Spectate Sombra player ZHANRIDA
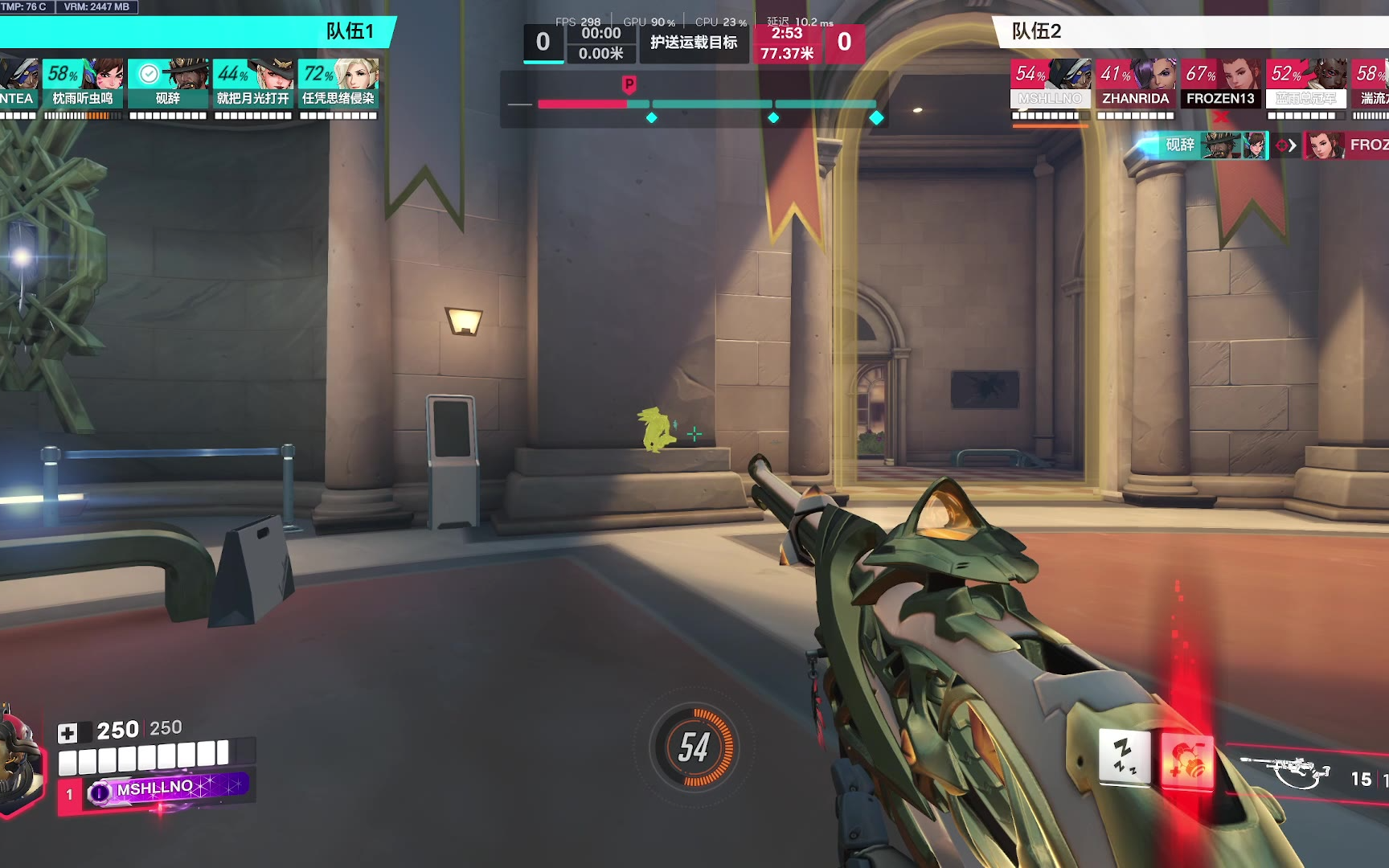The height and width of the screenshot is (868, 1389). click(x=1135, y=84)
